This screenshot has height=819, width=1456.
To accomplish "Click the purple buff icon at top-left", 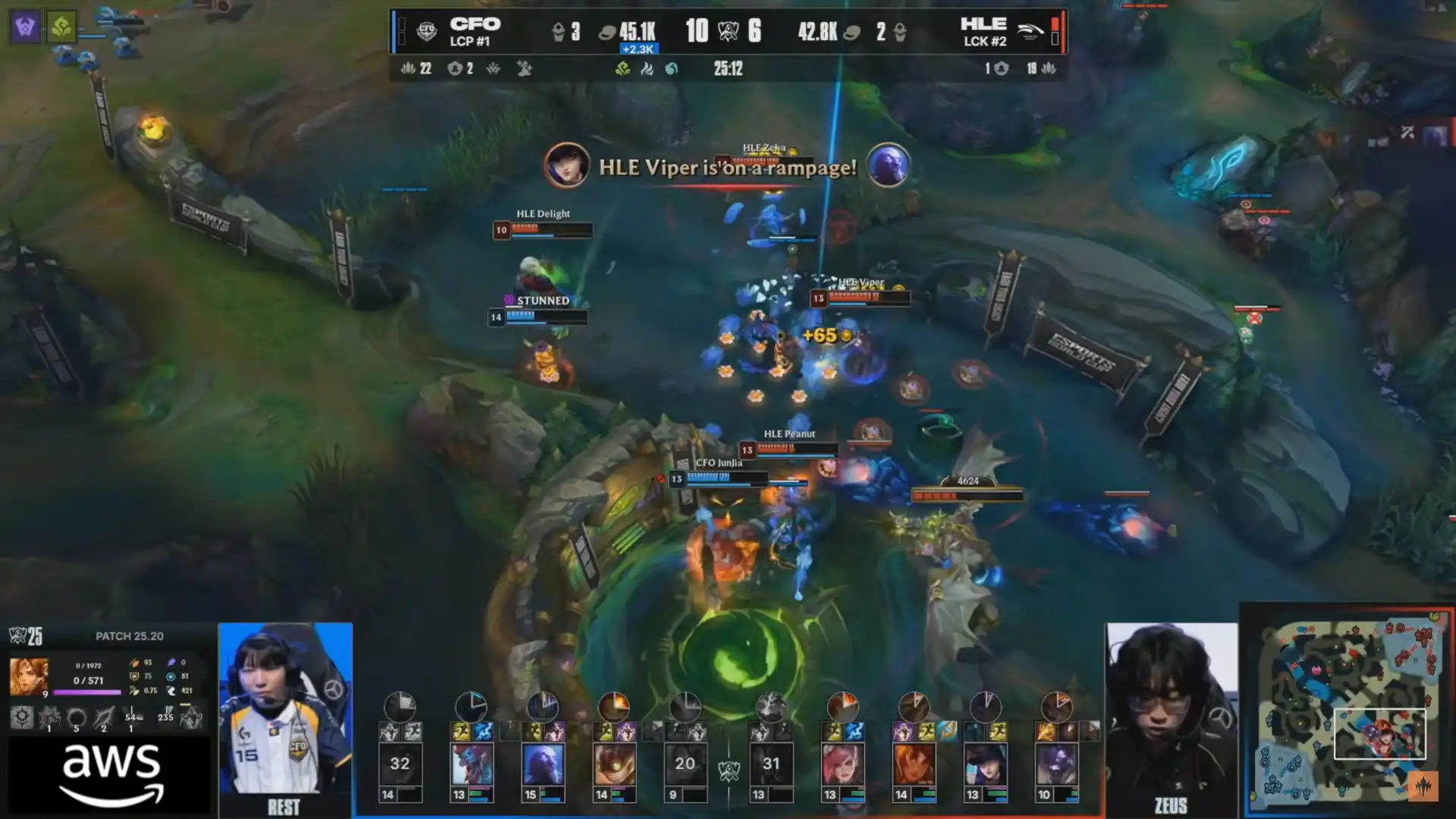I will (25, 27).
